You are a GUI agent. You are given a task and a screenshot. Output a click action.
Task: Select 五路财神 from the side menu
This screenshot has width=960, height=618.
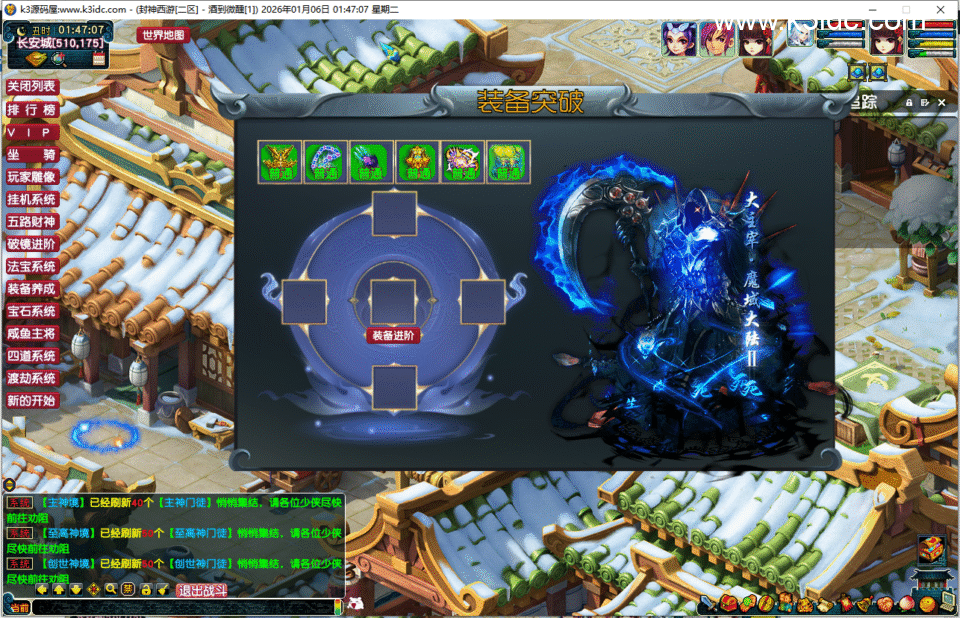32,221
